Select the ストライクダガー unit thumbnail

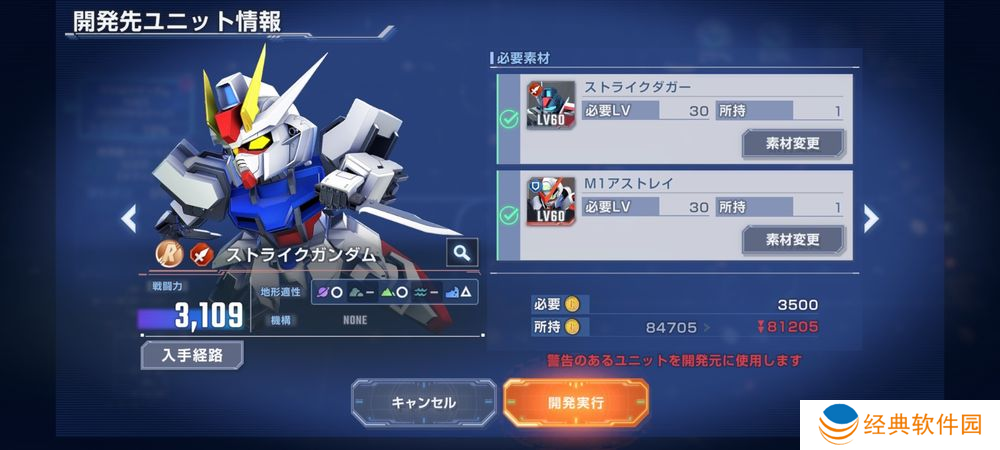(x=550, y=105)
